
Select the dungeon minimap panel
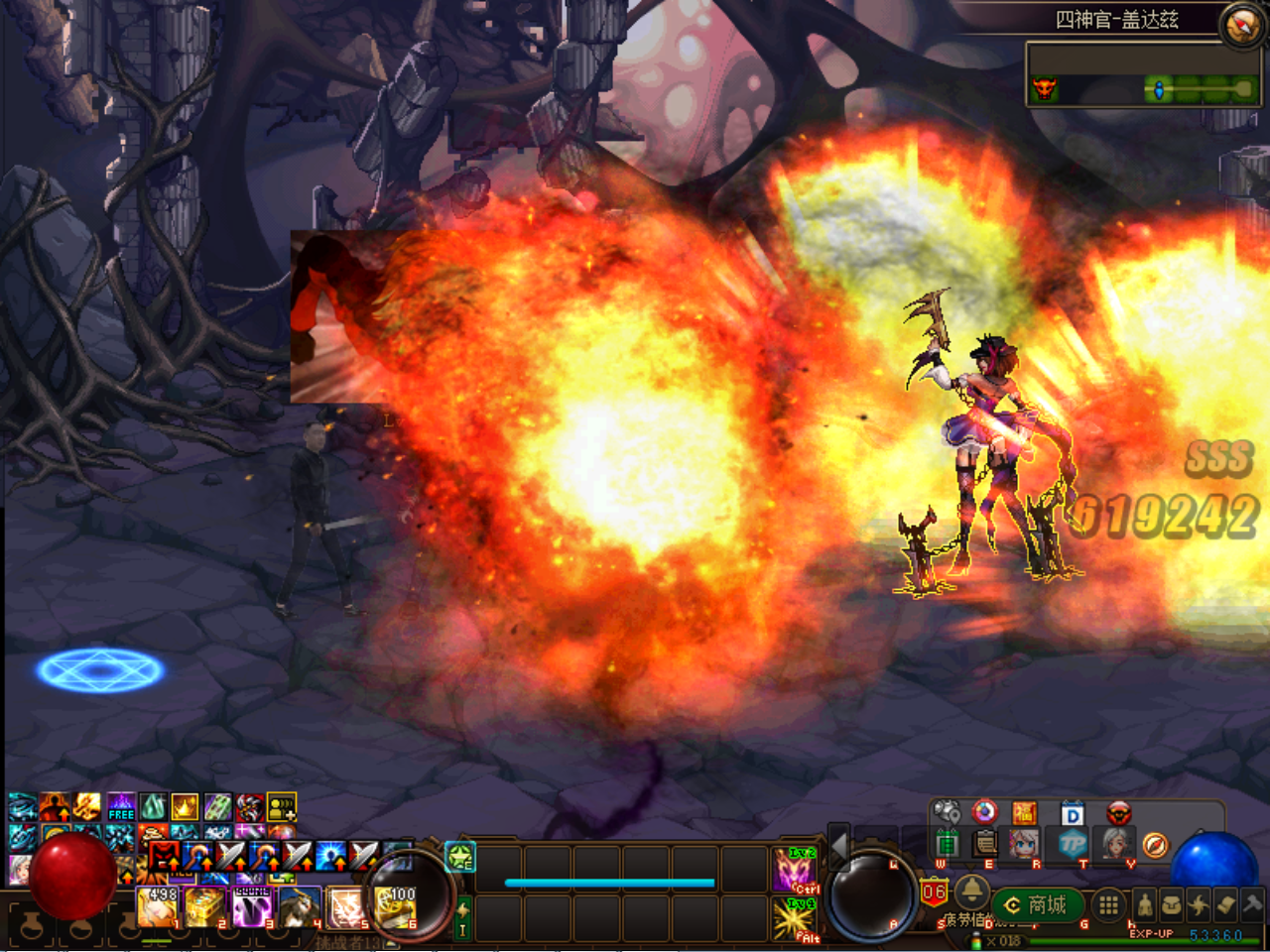pyautogui.click(x=1143, y=75)
